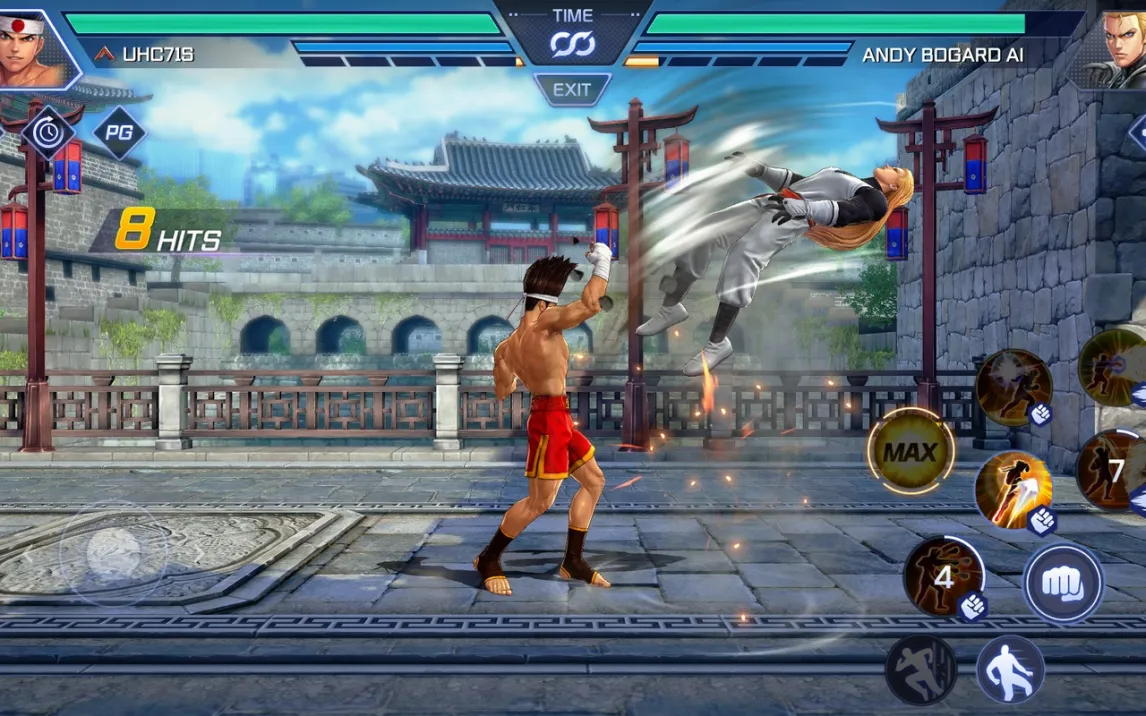Toggle the PG diamond button
Viewport: 1146px width, 716px height.
tap(120, 133)
